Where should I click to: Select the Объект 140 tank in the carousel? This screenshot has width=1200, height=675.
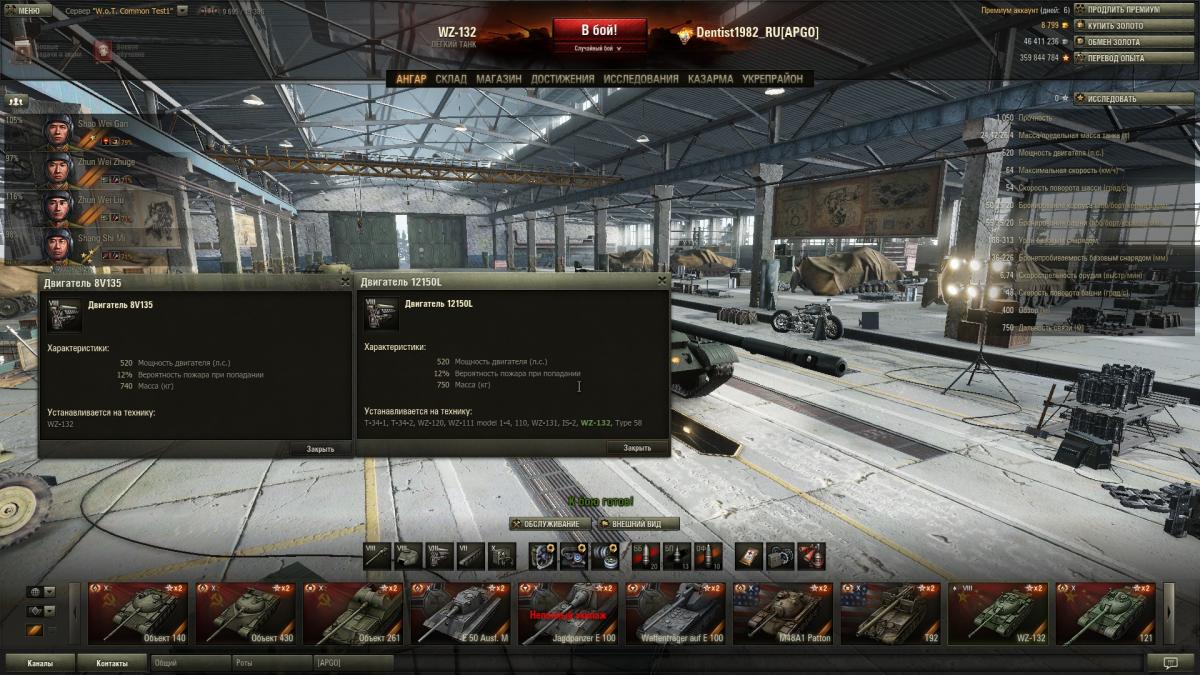pyautogui.click(x=137, y=613)
